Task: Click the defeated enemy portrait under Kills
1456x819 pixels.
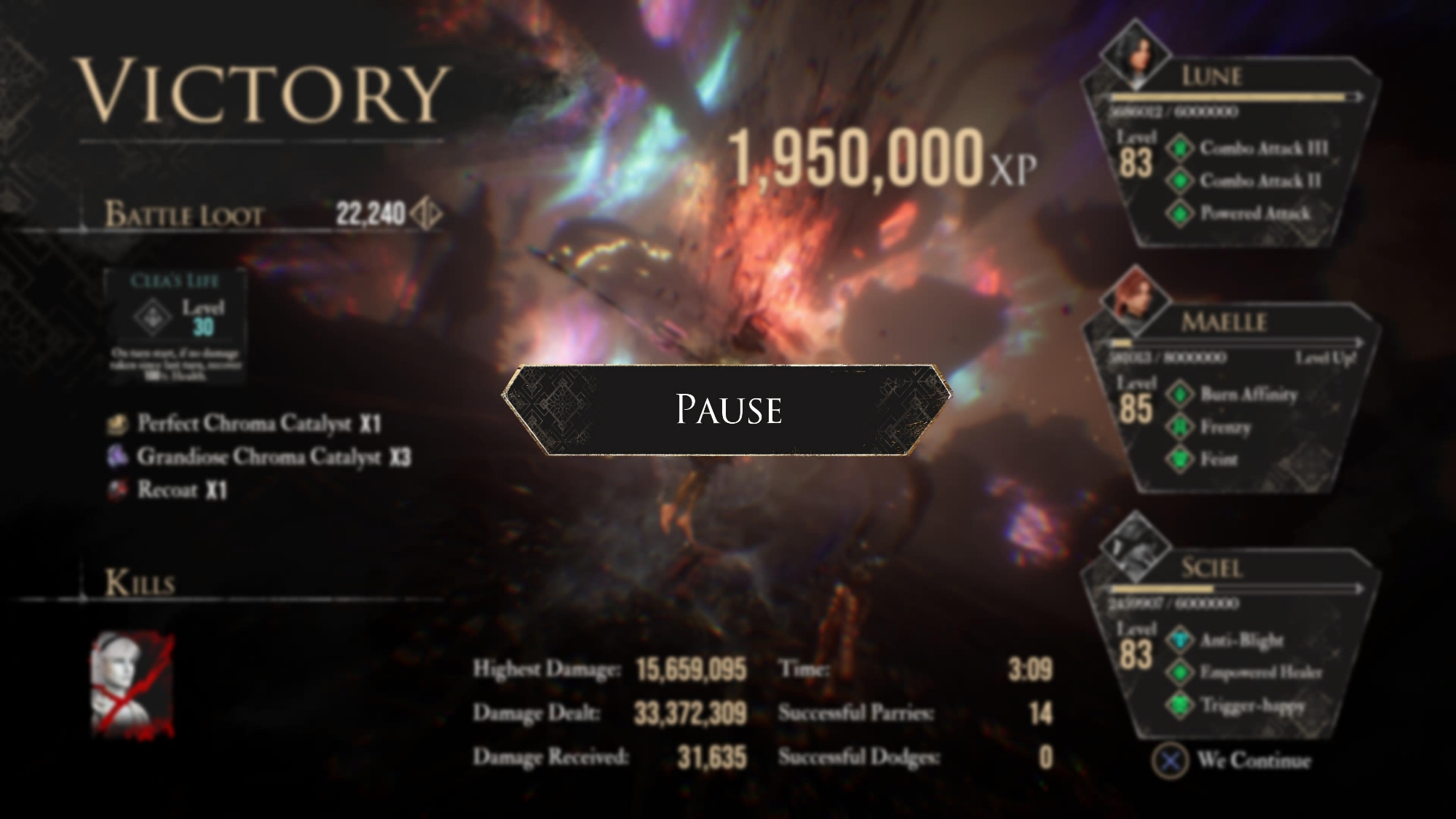Action: (132, 684)
